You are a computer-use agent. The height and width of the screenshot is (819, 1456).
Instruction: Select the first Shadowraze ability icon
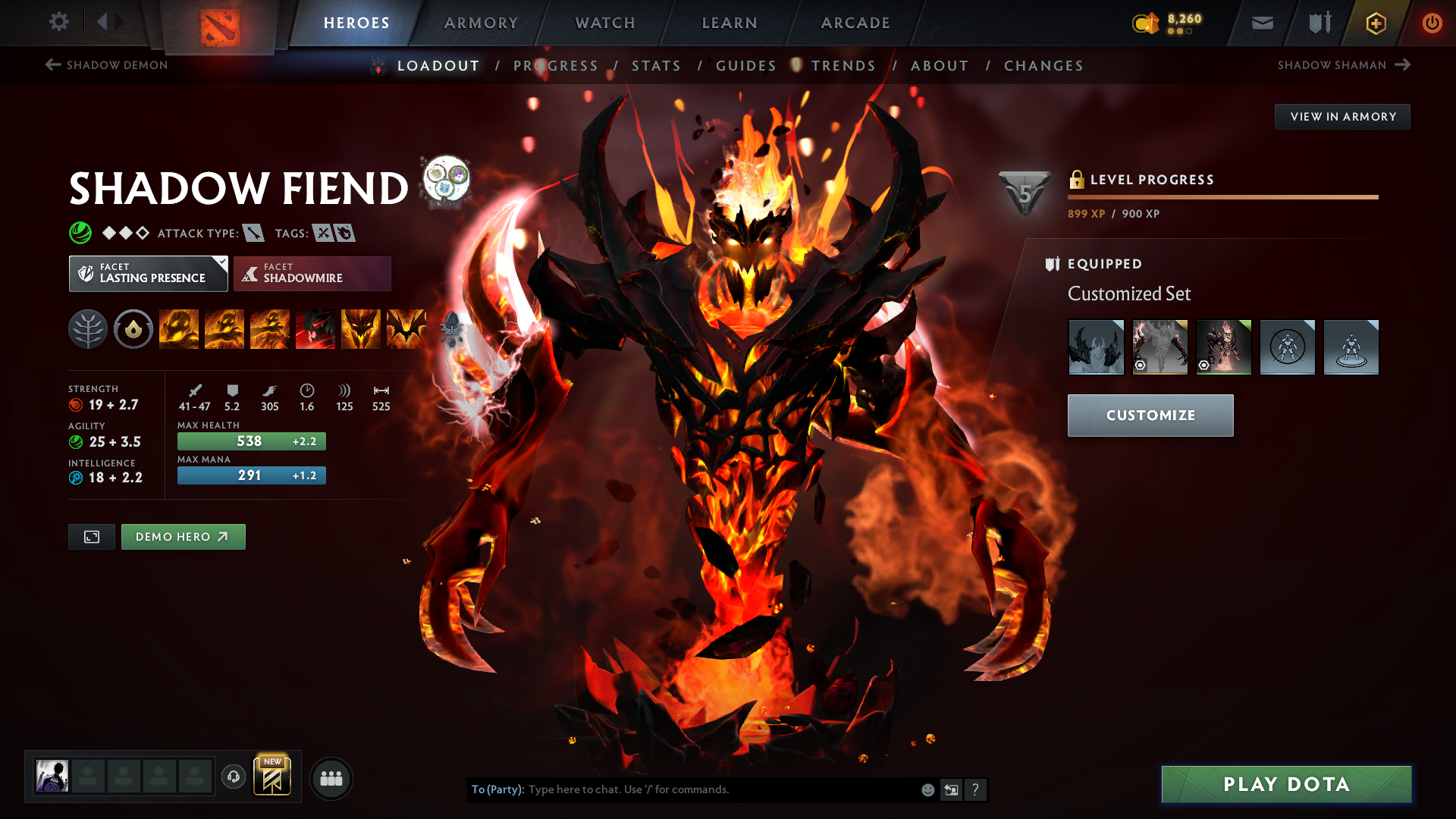(x=179, y=329)
